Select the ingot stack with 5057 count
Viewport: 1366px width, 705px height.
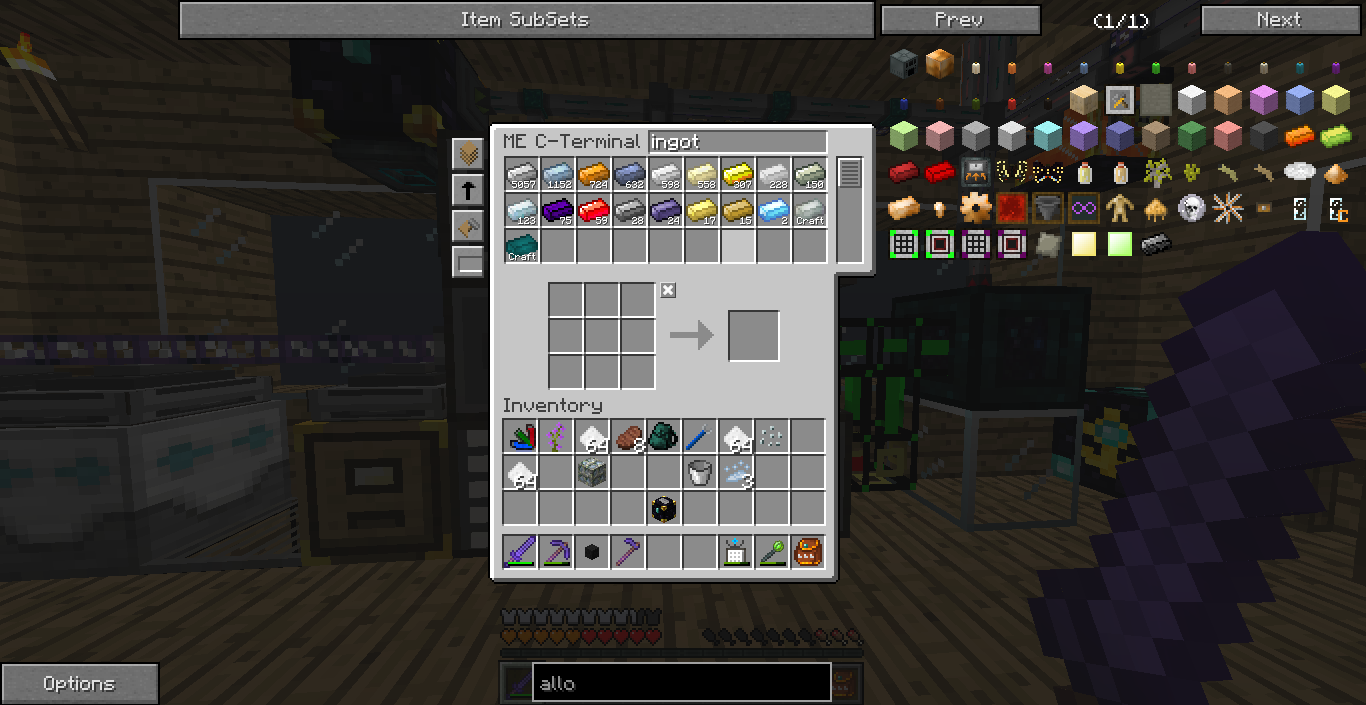(x=521, y=175)
